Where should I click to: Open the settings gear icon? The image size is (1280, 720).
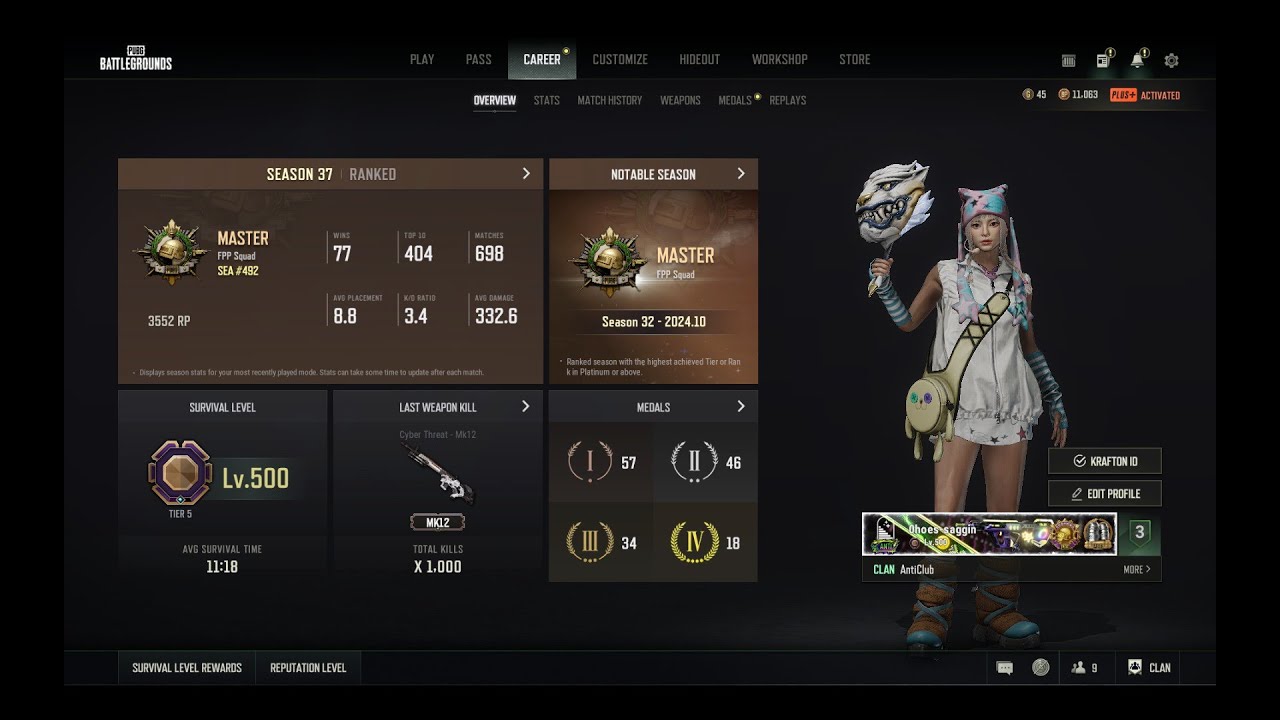click(x=1171, y=61)
